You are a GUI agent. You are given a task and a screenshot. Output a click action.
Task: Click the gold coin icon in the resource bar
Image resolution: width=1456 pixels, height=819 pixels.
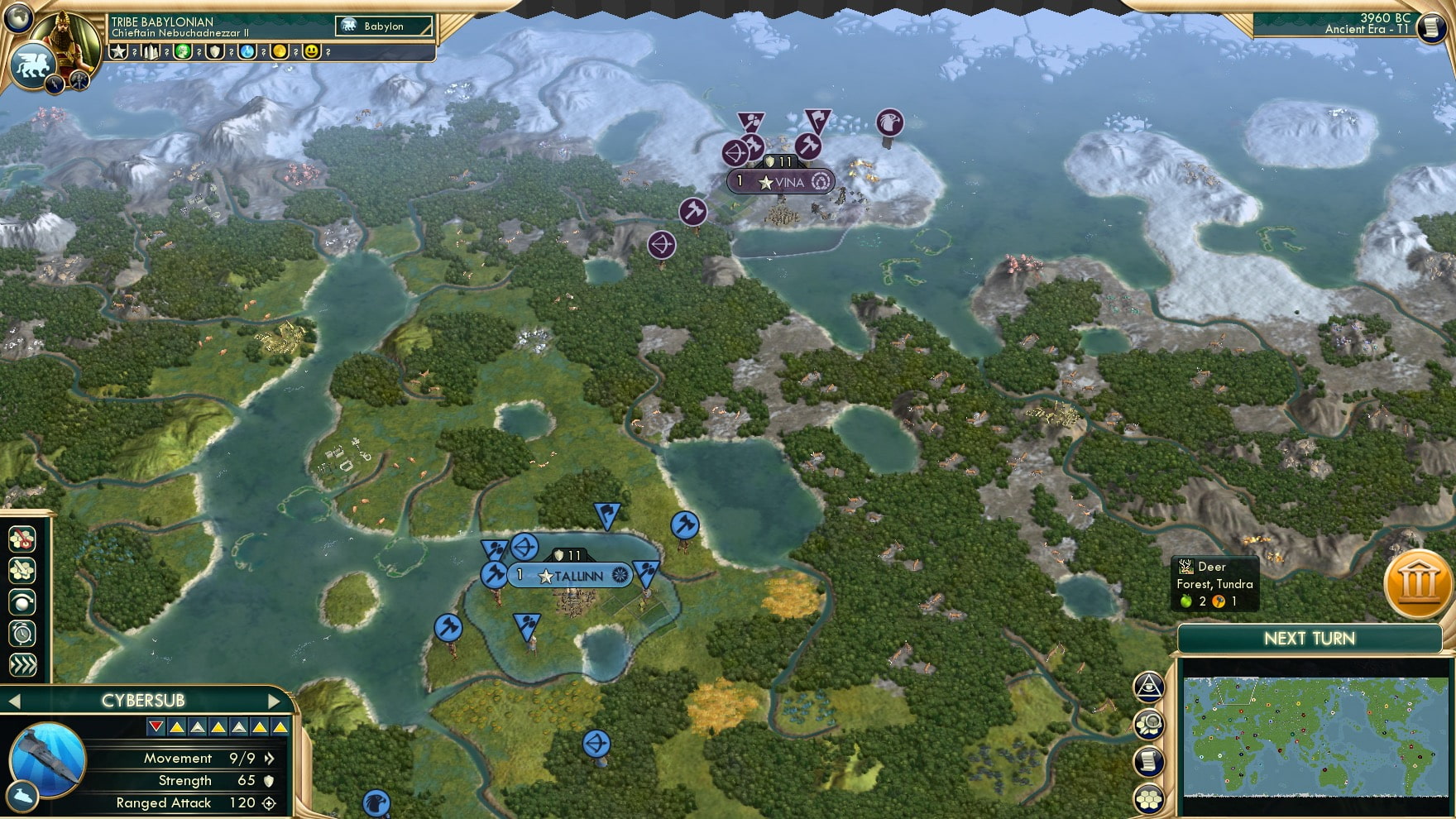tap(280, 54)
